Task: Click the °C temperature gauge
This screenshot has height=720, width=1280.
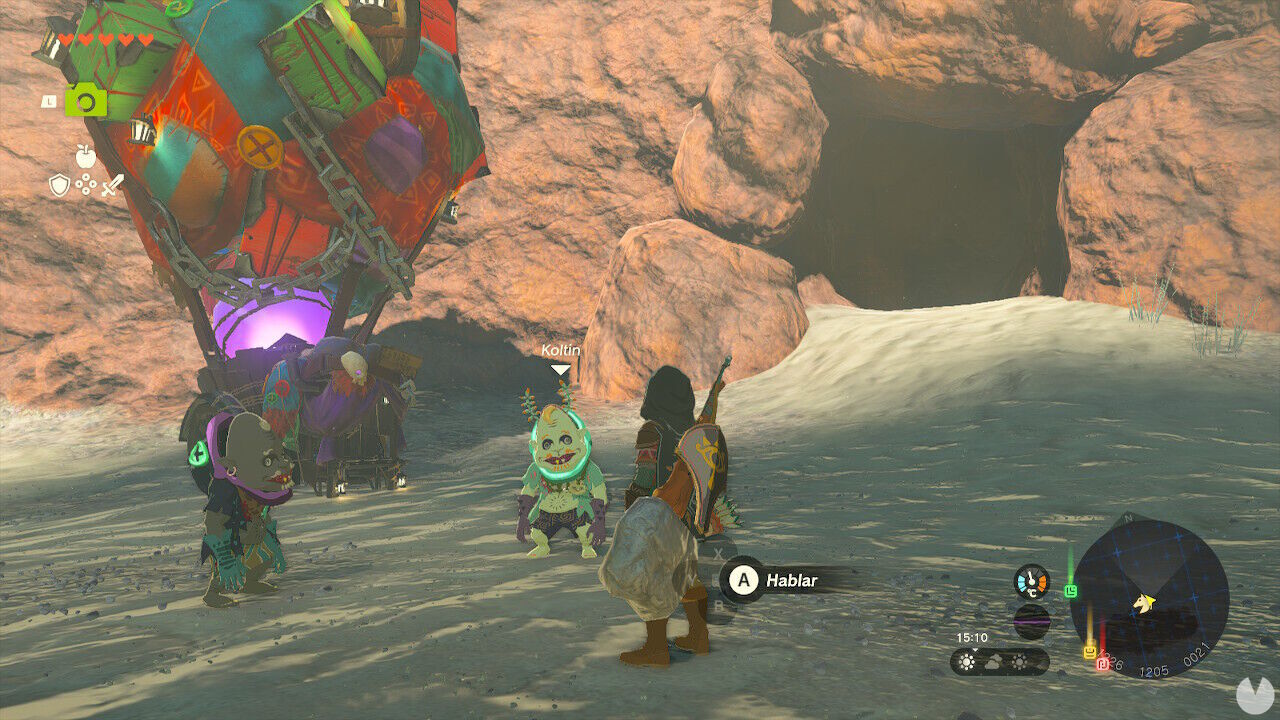Action: 1031,581
